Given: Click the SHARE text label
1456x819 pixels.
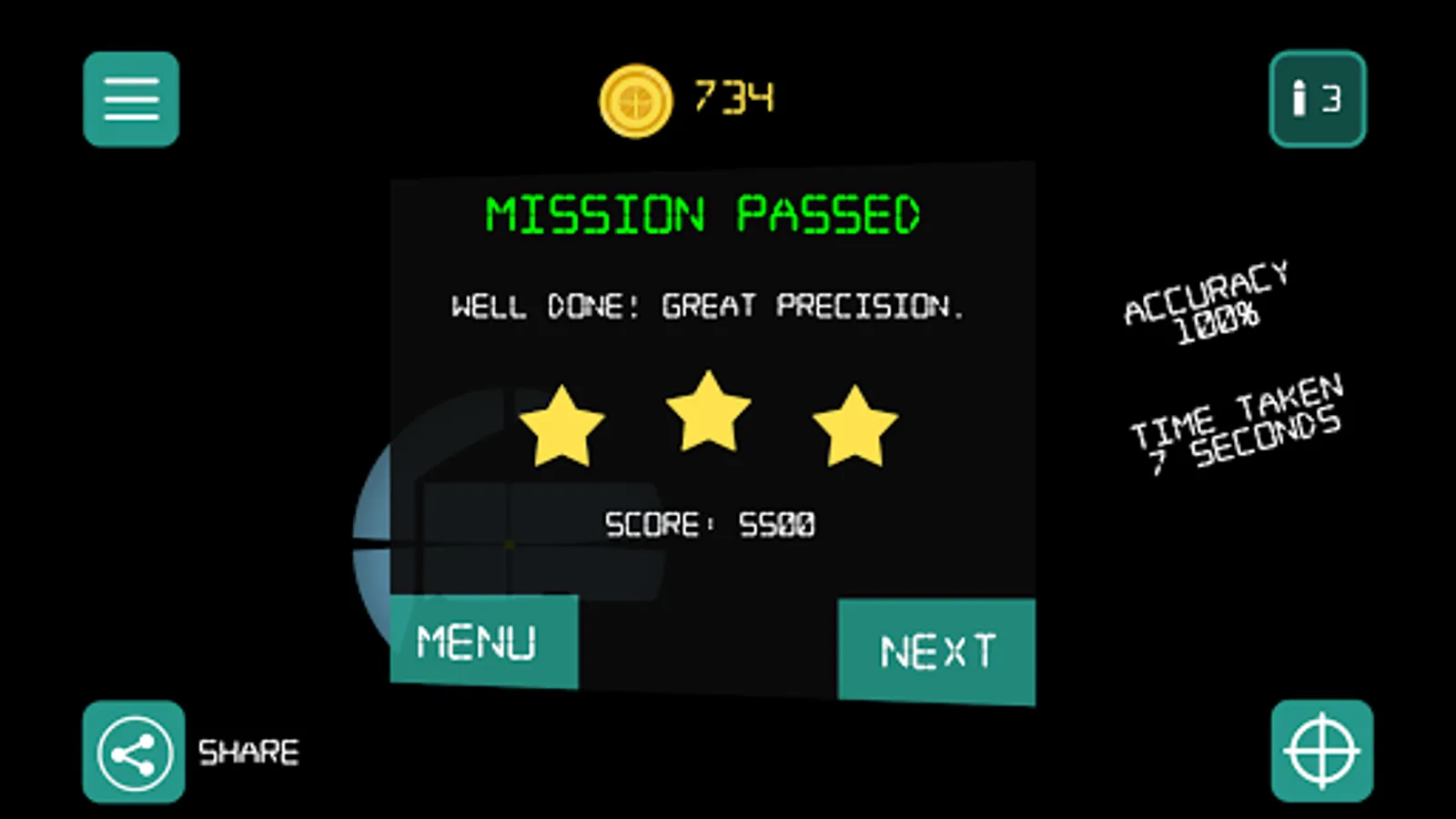Looking at the screenshot, I should tap(248, 750).
